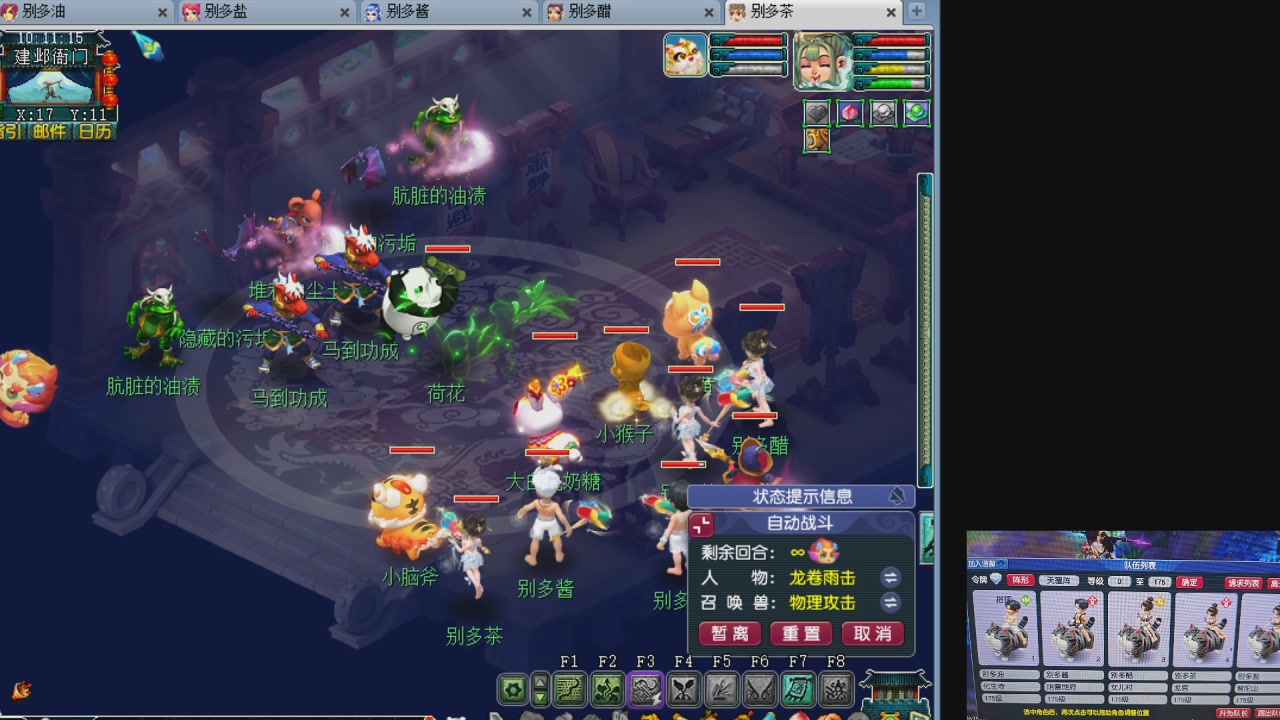1280x720 pixels.
Task: Click the heart-shaped quick item slot
Action: pos(817,113)
